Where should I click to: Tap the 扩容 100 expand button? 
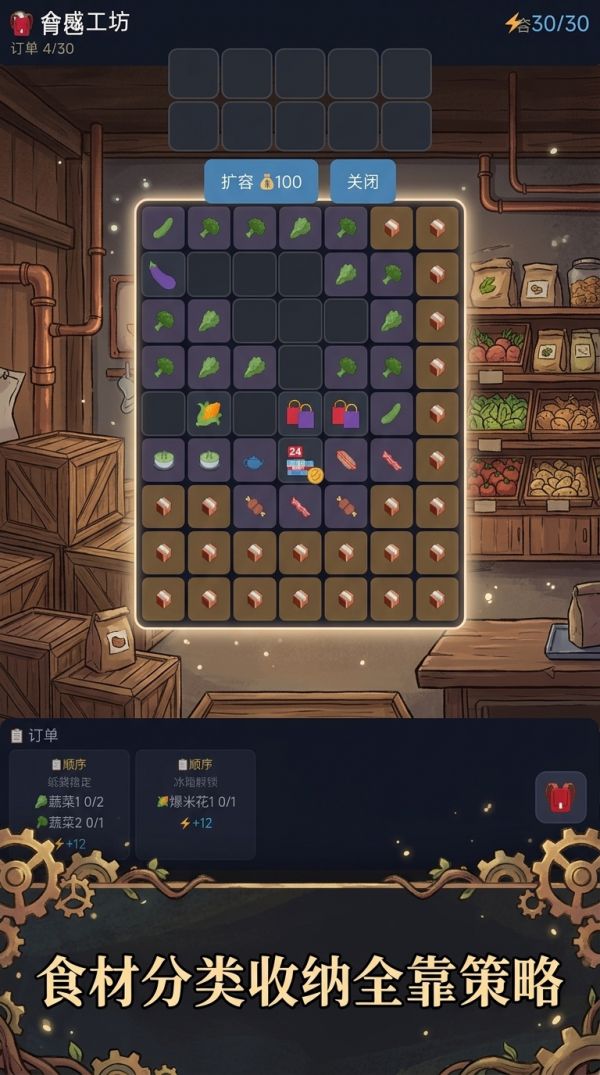(261, 182)
